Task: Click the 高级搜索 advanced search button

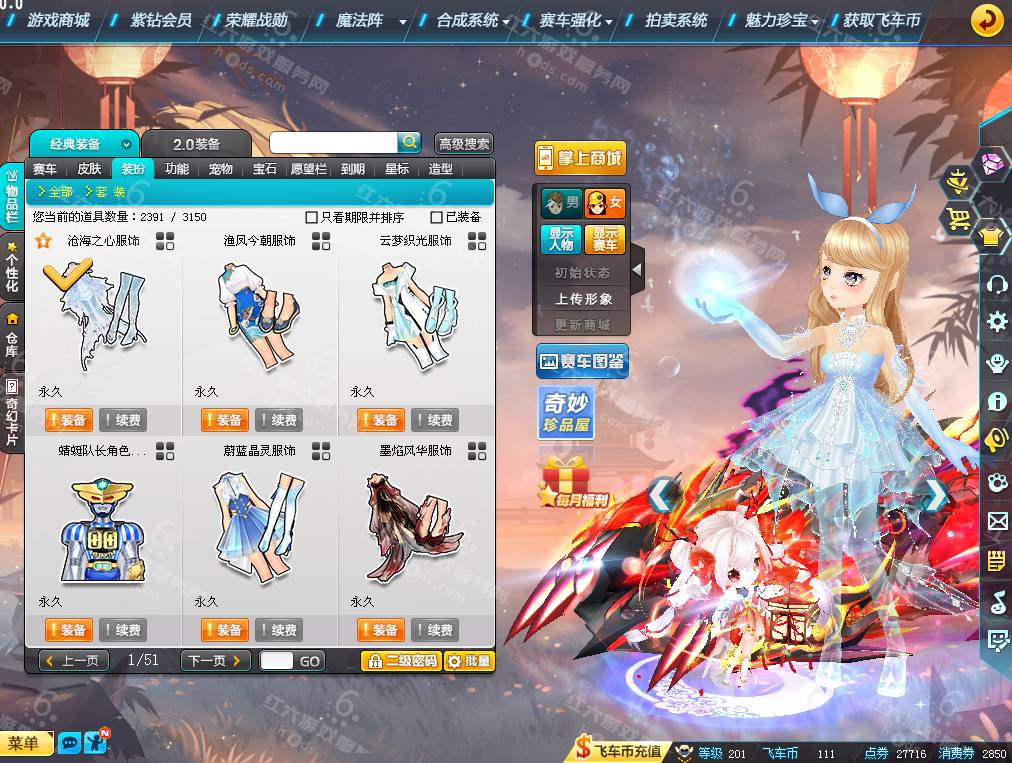Action: [x=464, y=144]
